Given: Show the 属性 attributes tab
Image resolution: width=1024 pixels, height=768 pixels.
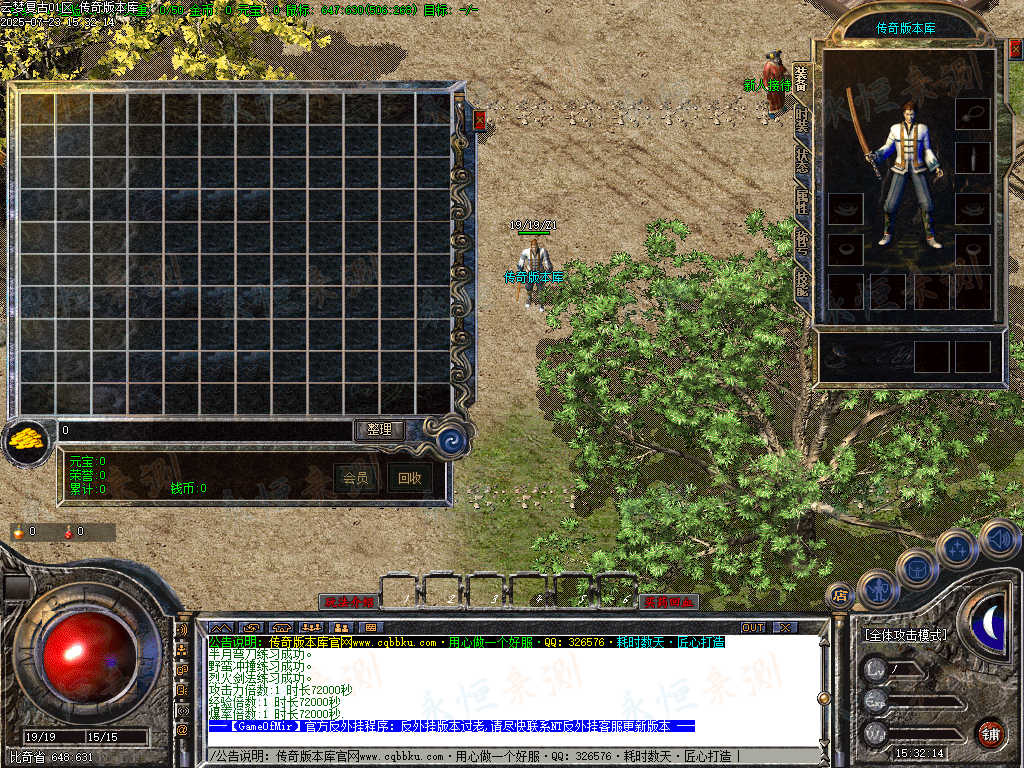Looking at the screenshot, I should coord(801,199).
